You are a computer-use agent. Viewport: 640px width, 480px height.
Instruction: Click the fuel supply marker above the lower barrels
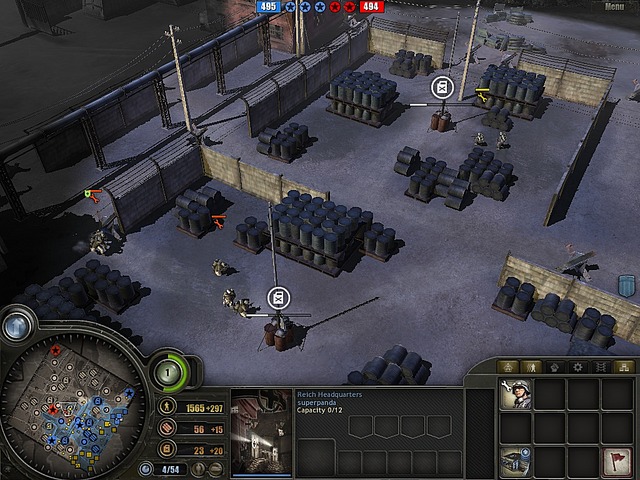coord(280,297)
